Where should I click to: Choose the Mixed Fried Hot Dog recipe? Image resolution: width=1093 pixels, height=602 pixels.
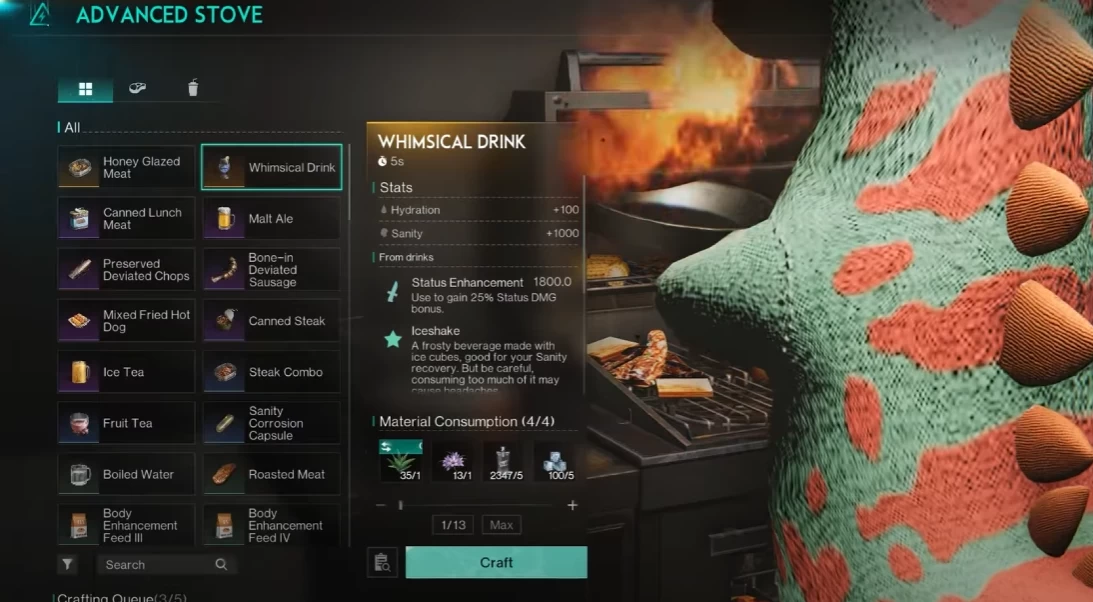tap(126, 321)
